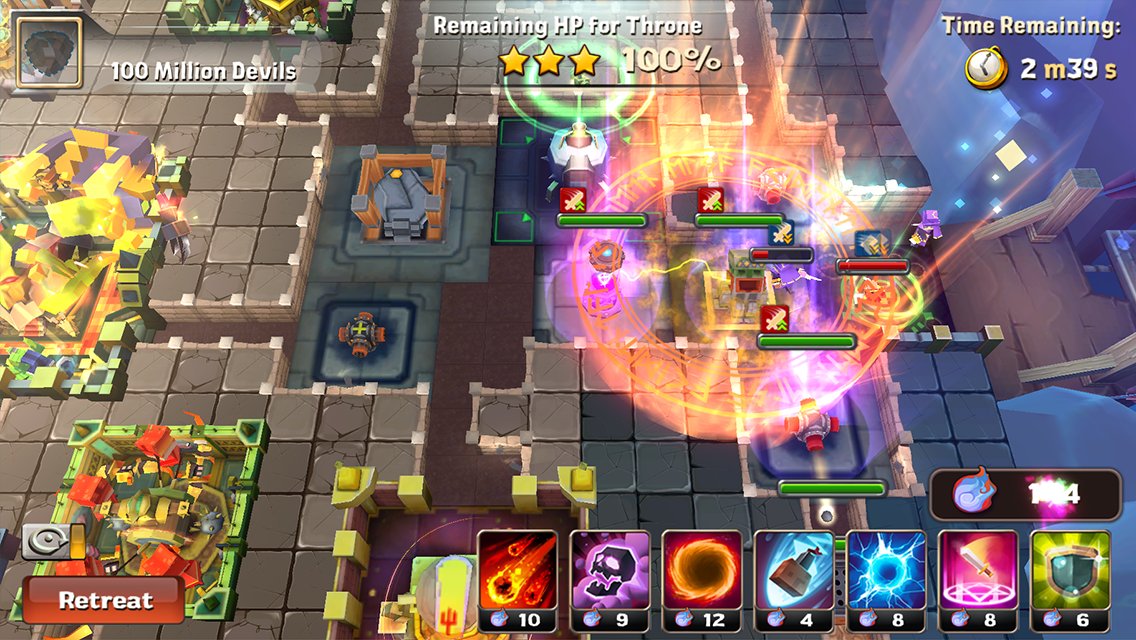The image size is (1136, 640).
Task: Select the purple skull poison spell
Action: [609, 572]
